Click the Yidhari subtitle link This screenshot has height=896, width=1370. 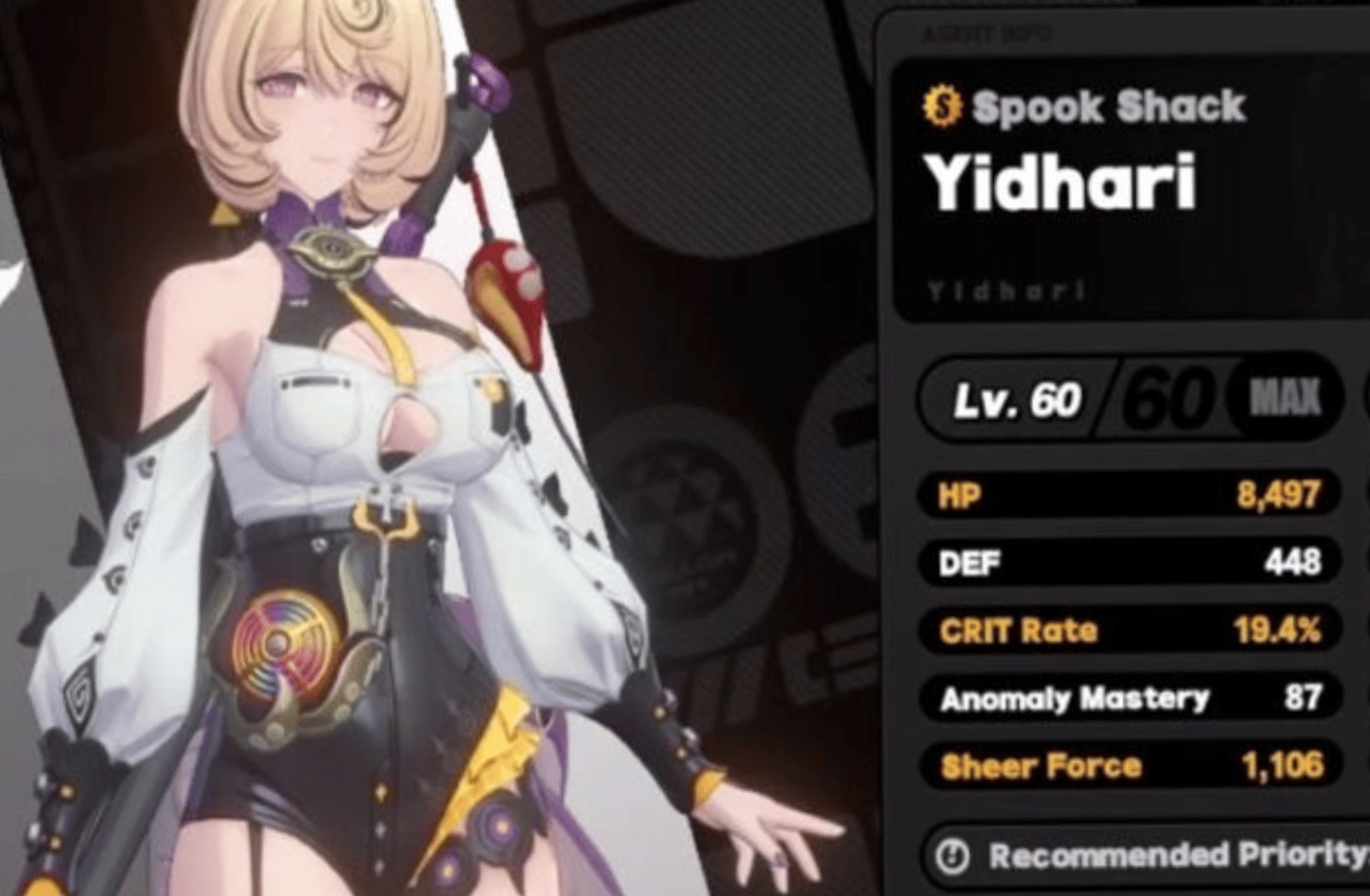[1005, 290]
